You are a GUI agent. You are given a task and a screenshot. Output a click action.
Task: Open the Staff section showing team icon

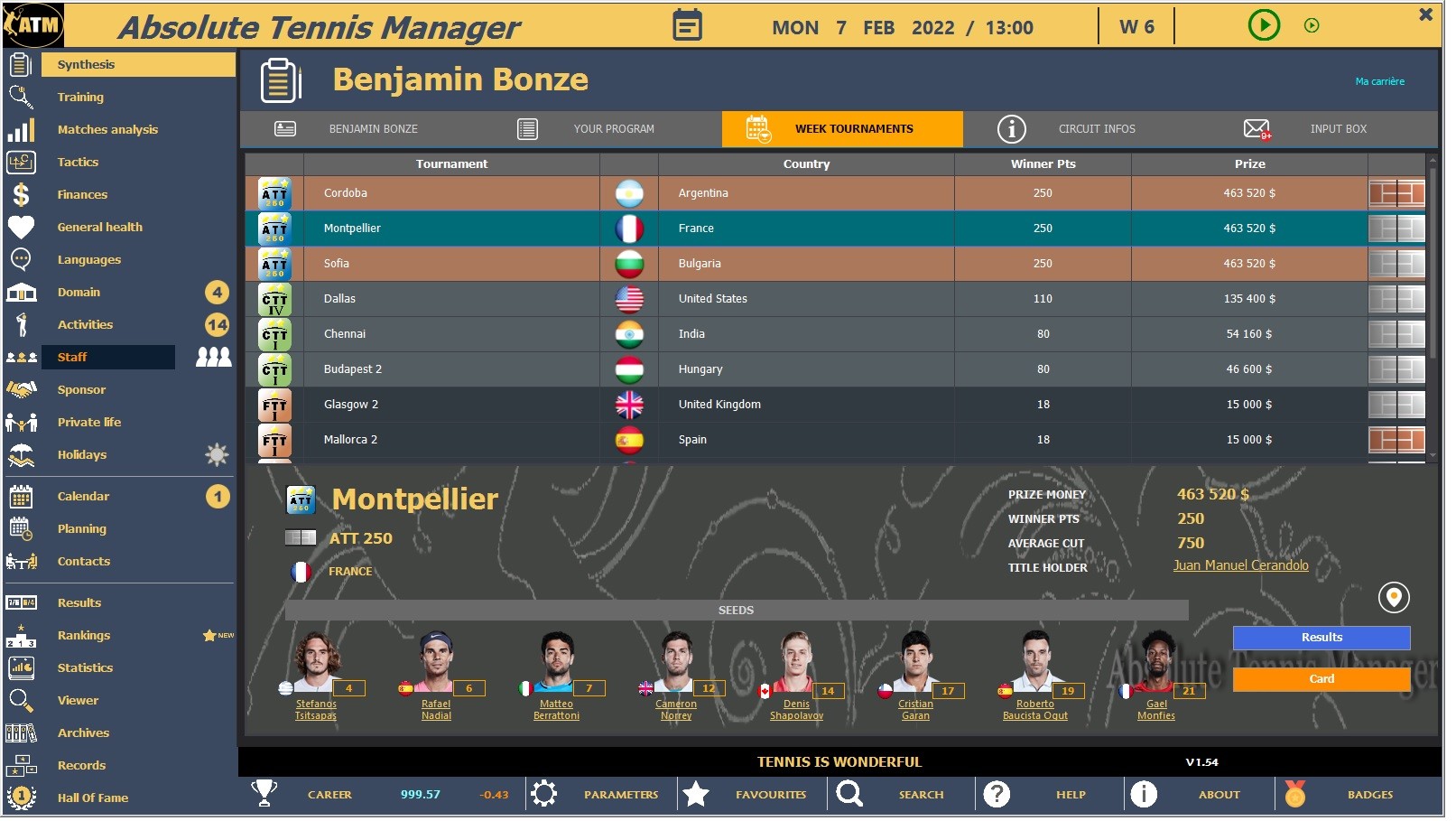coord(72,357)
